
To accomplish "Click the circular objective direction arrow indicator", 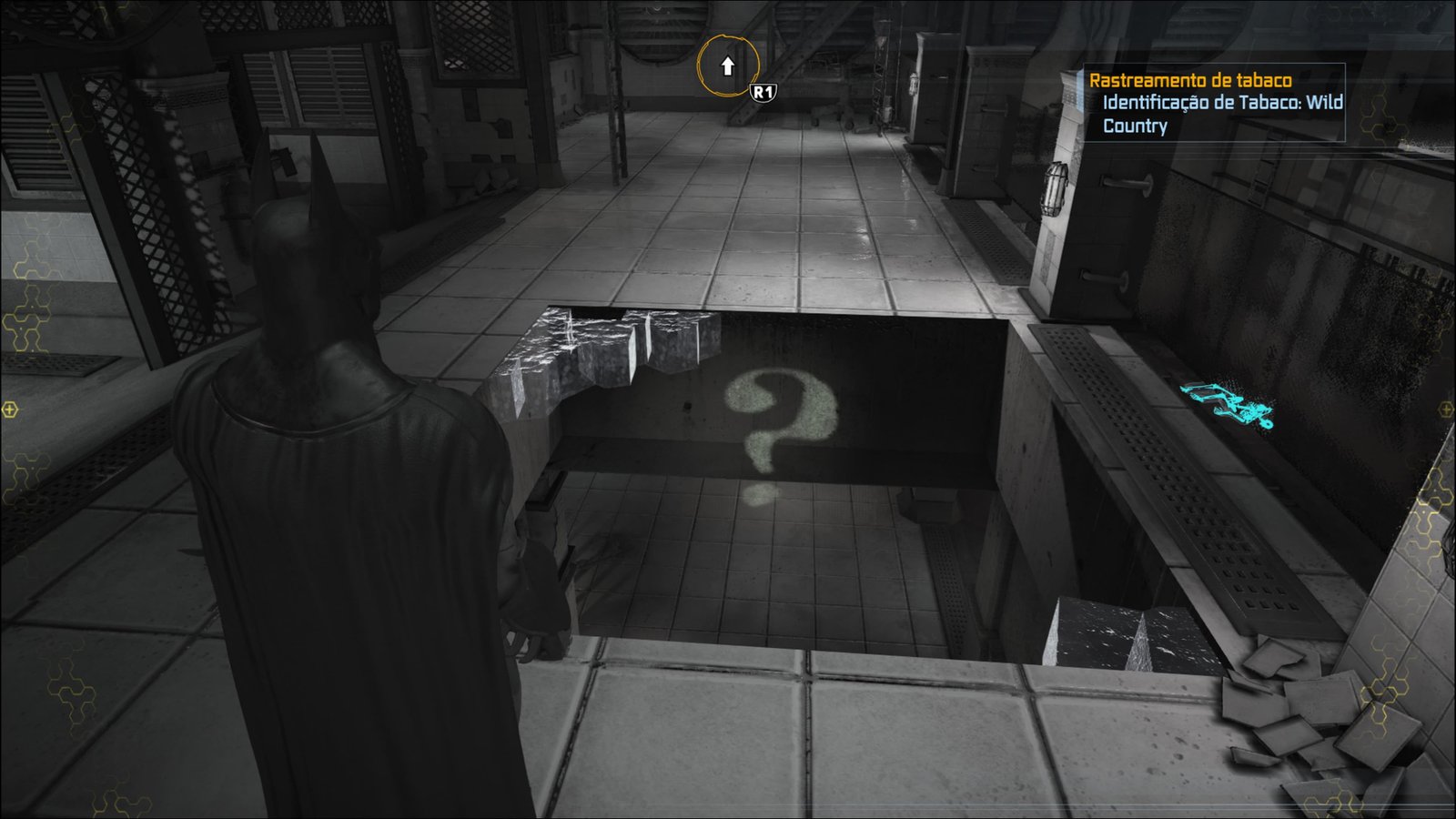I will (727, 66).
